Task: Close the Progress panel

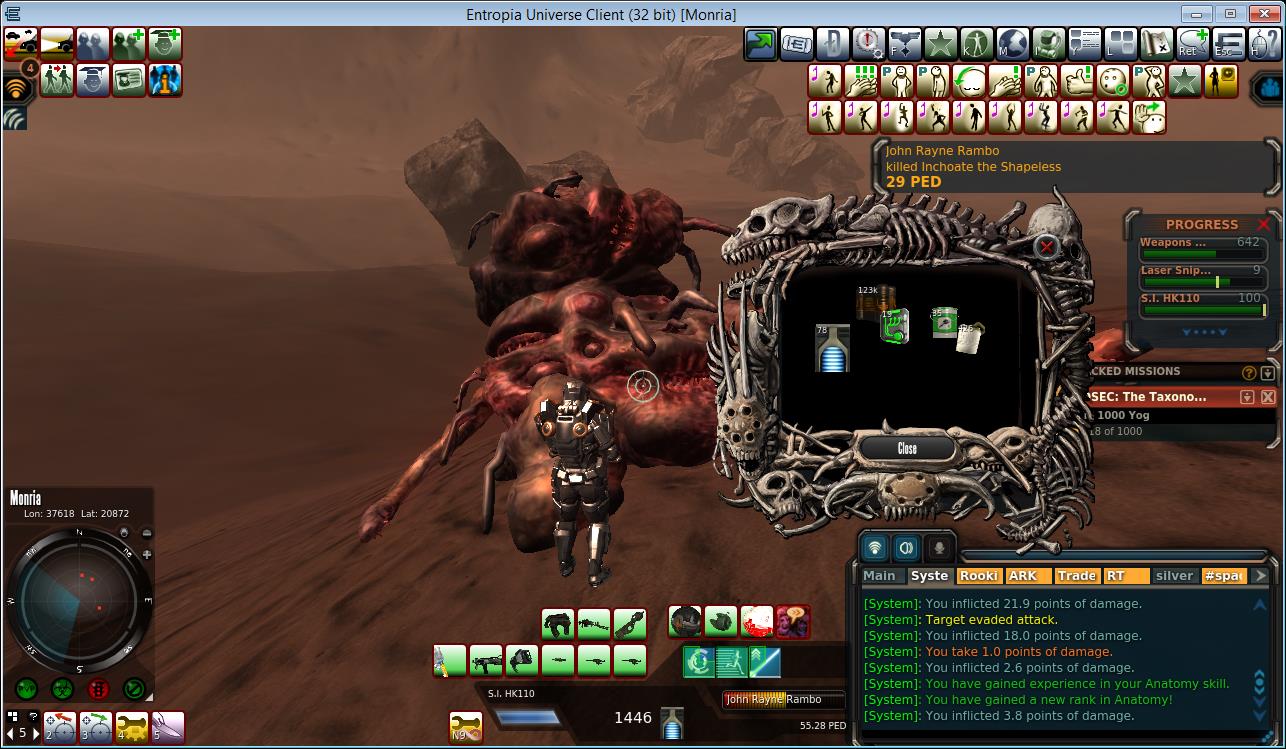Action: pyautogui.click(x=1264, y=224)
